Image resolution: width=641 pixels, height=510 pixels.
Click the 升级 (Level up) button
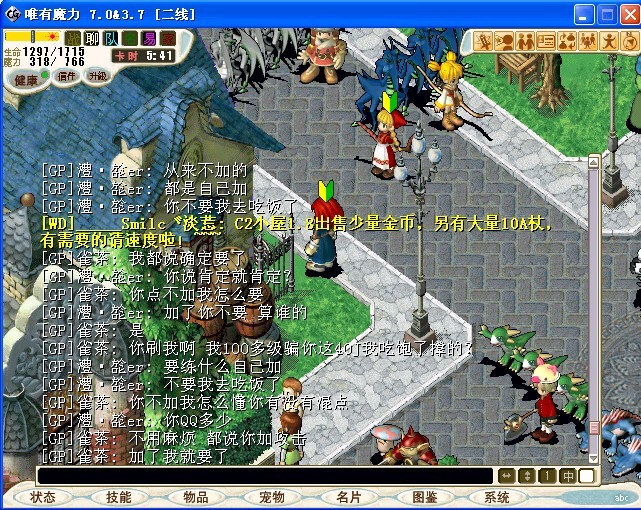point(97,76)
